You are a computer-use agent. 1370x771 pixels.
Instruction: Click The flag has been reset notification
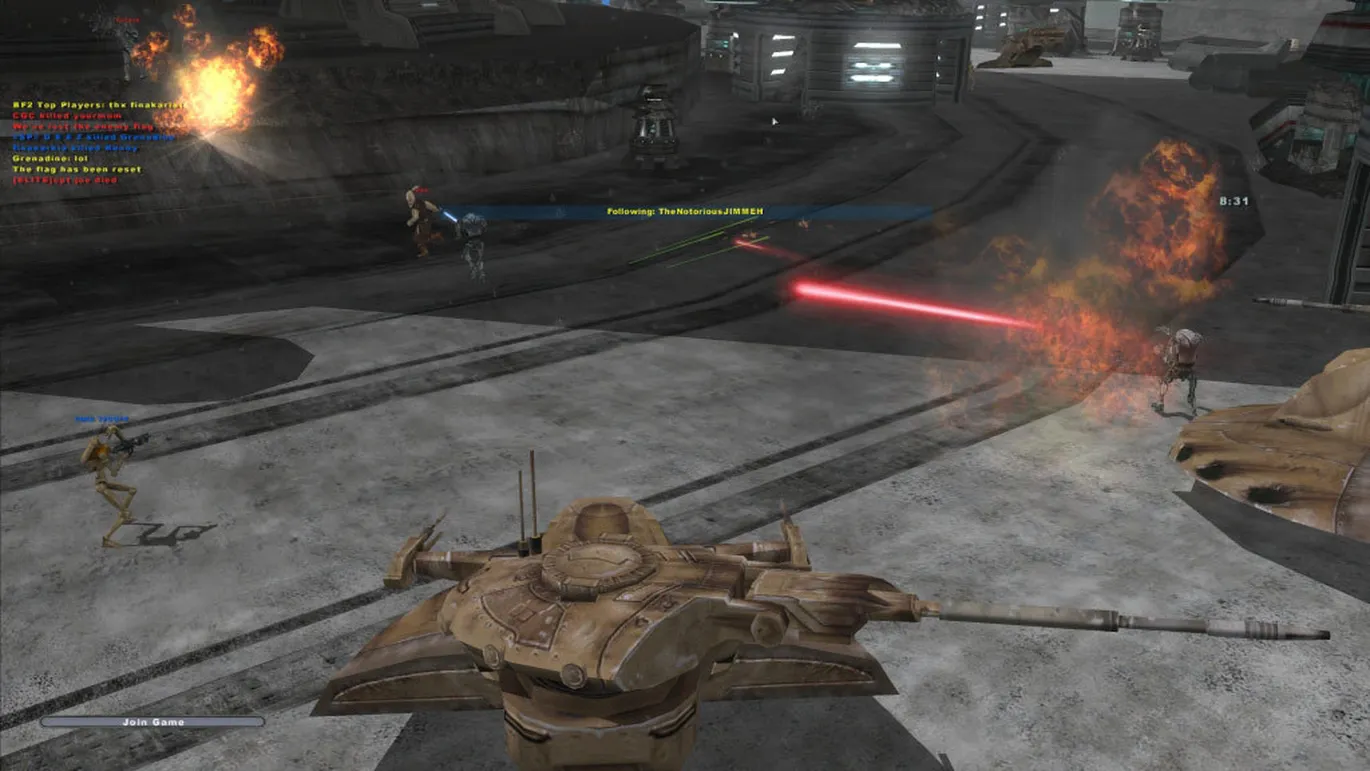point(76,169)
